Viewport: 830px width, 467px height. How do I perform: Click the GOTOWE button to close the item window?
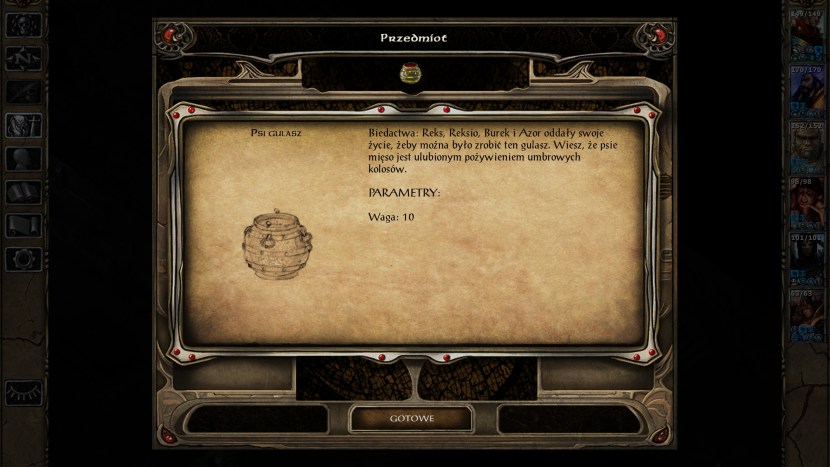(x=412, y=418)
